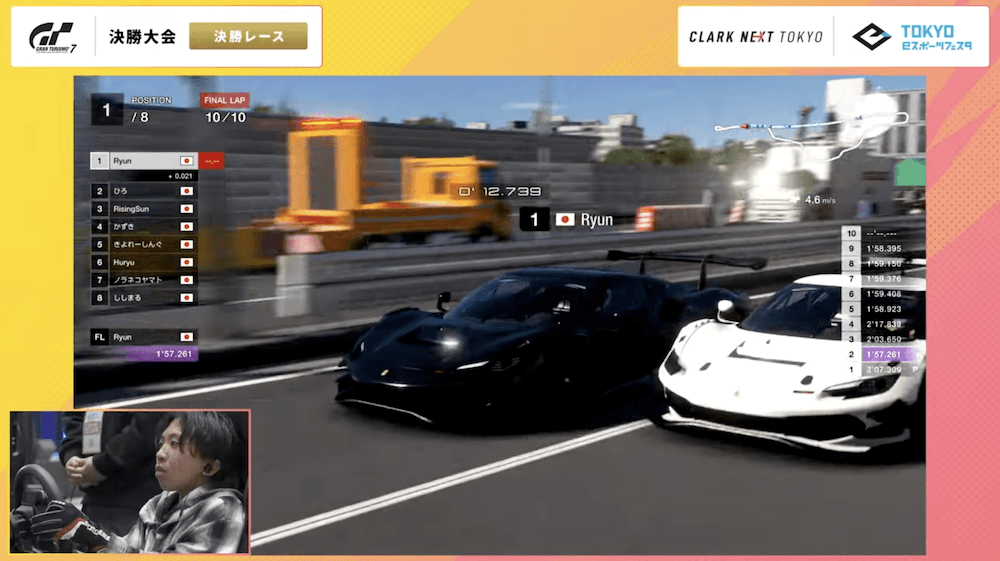The image size is (1000, 561).
Task: Select Ryun's row in the leaderboard
Action: point(143,160)
